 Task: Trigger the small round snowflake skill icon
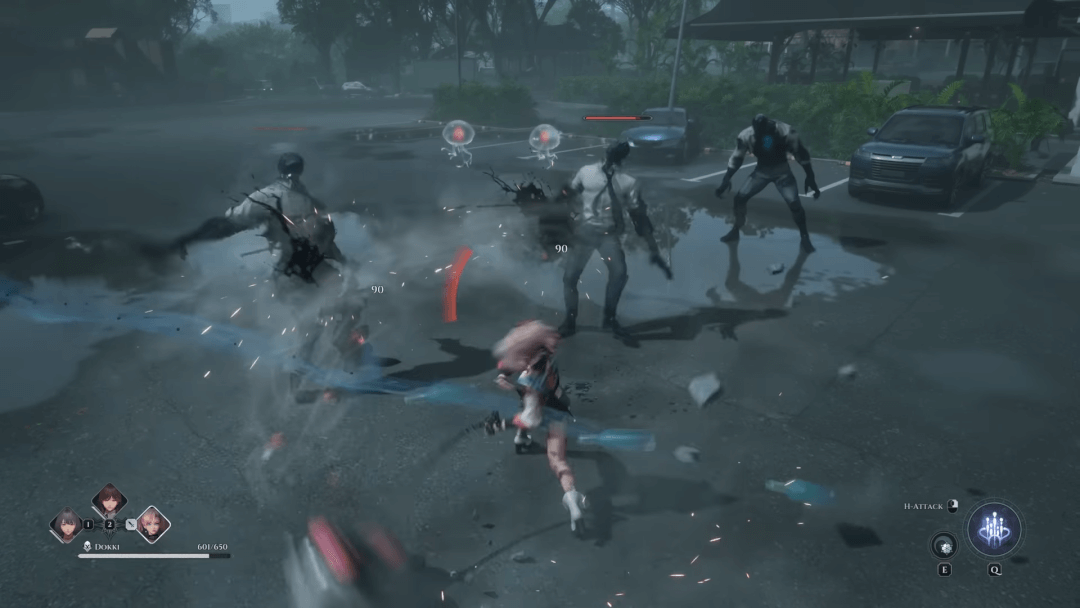tap(944, 546)
